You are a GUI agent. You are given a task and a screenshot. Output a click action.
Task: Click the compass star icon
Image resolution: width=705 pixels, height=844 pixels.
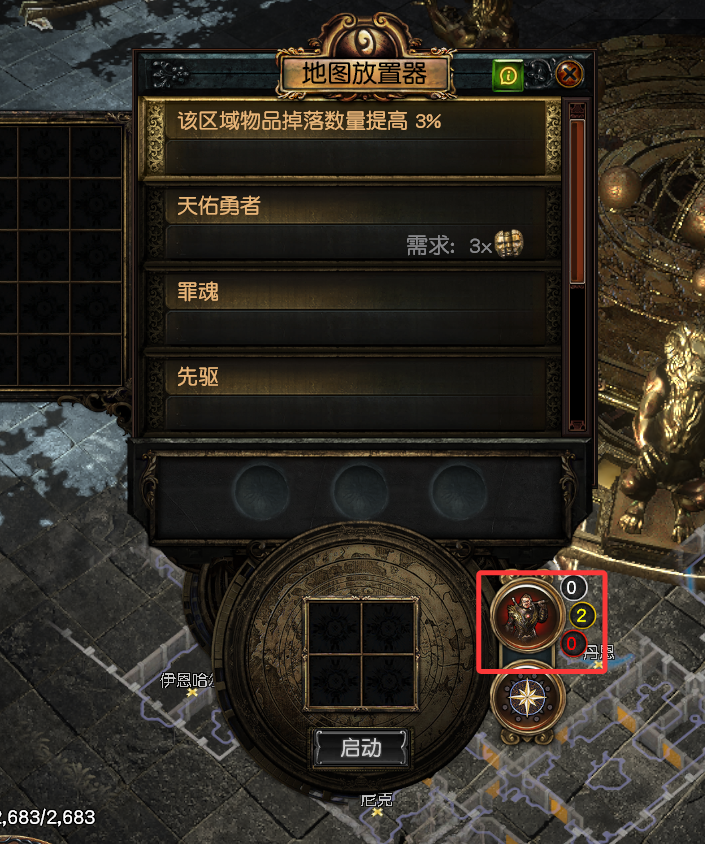tap(528, 697)
